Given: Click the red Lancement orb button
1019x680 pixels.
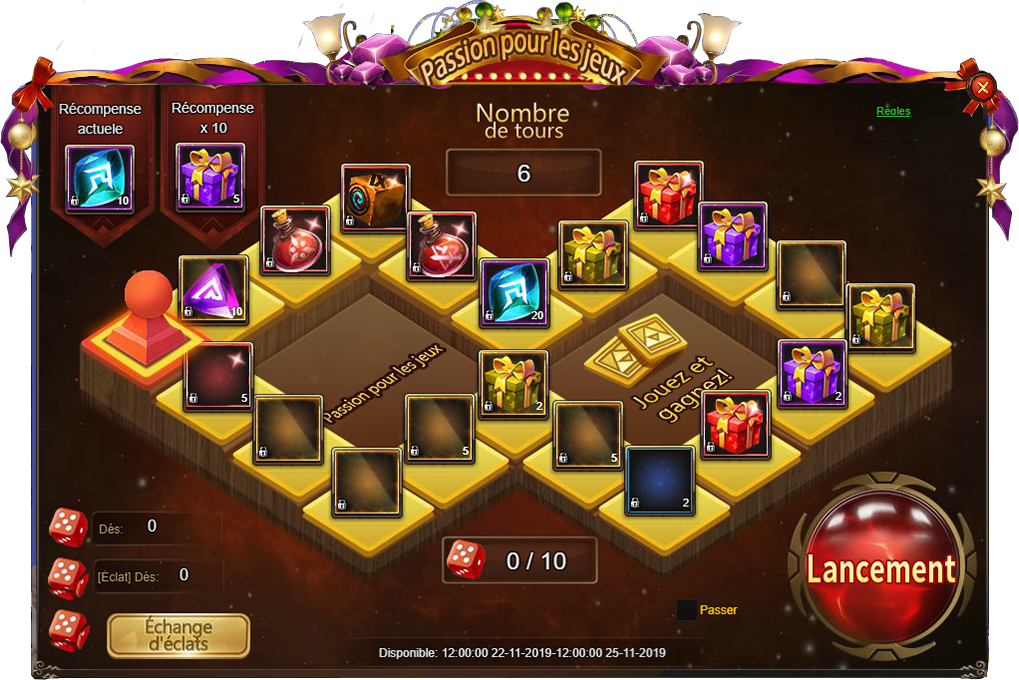Looking at the screenshot, I should (x=880, y=569).
